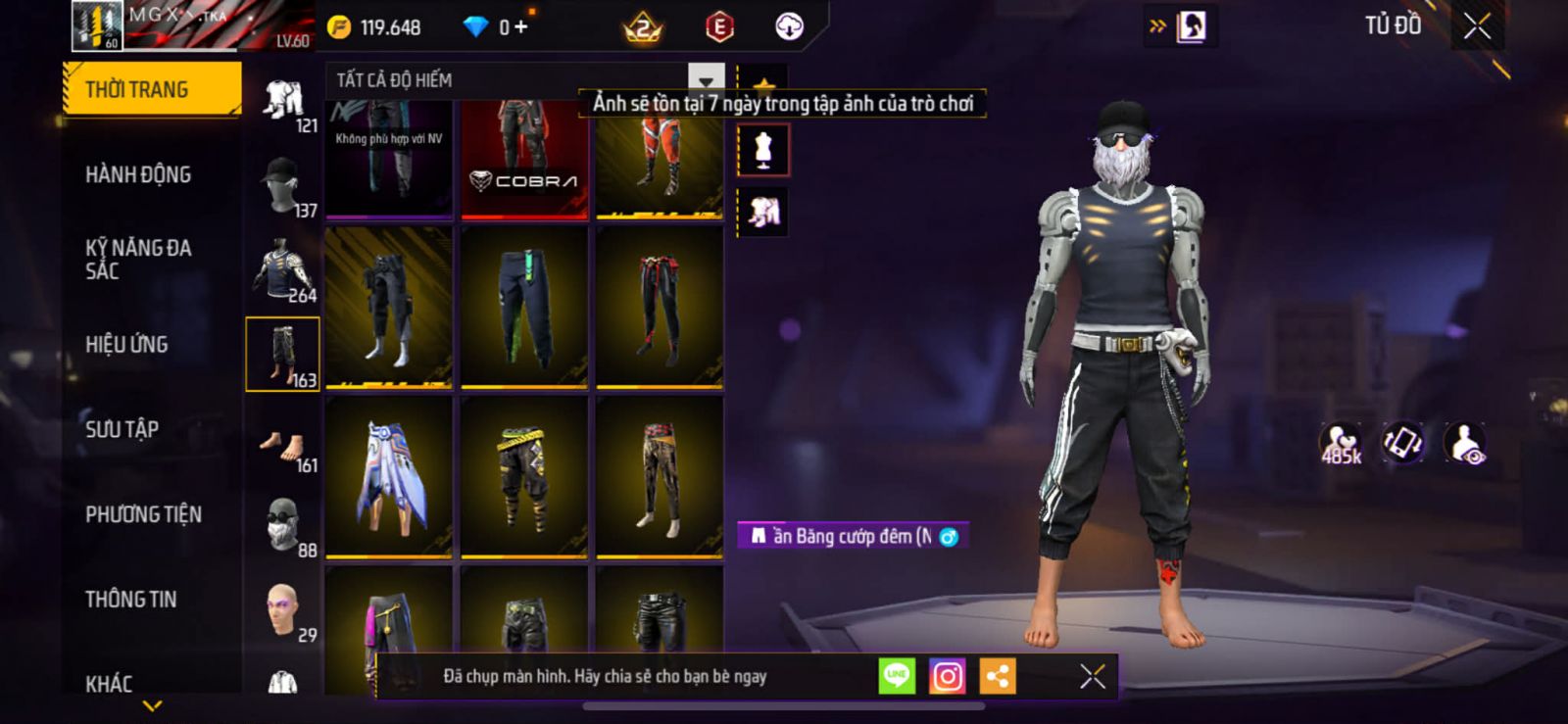This screenshot has height=724, width=1568.
Task: Switch to the Thông Tin tab
Action: tap(130, 599)
